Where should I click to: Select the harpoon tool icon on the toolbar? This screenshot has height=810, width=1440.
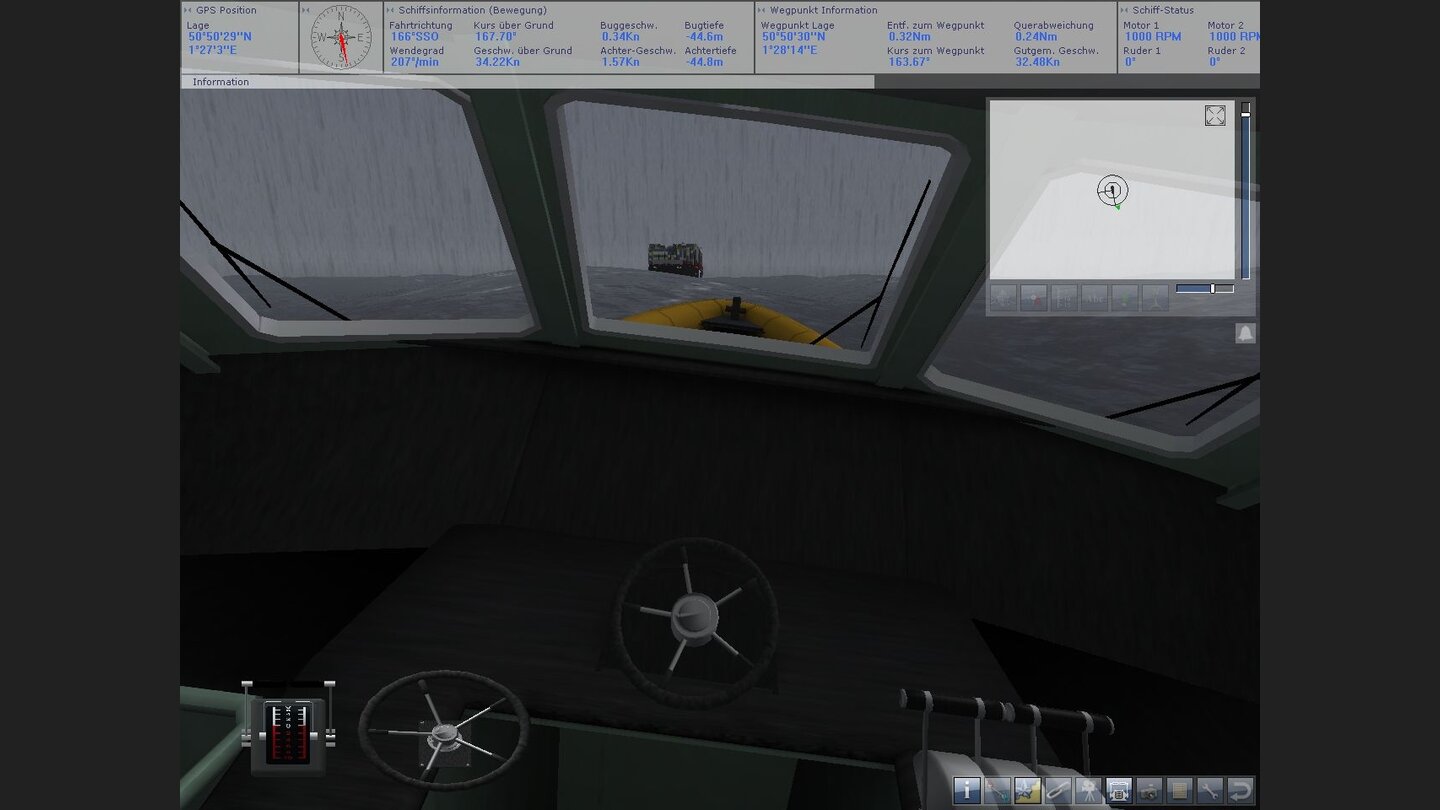pos(995,790)
